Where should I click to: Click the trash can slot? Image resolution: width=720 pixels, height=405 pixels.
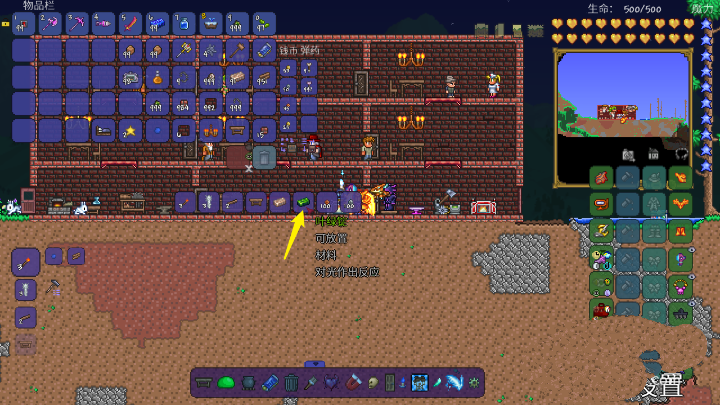coord(263,156)
